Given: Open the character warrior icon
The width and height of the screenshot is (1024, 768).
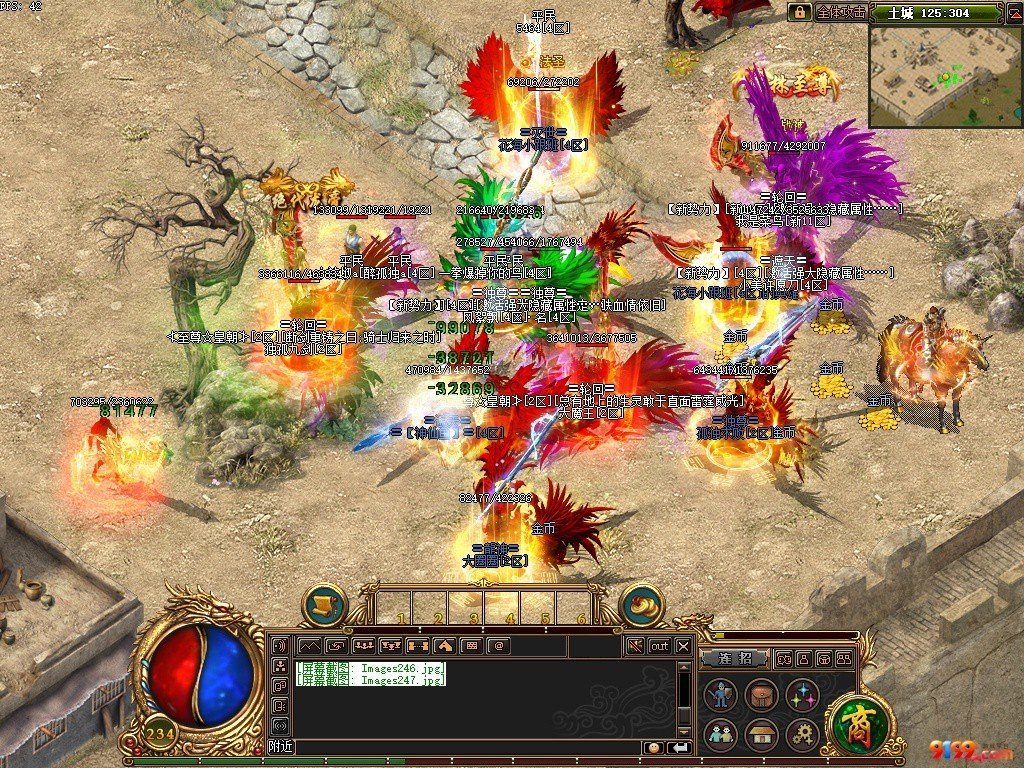Looking at the screenshot, I should coord(720,695).
